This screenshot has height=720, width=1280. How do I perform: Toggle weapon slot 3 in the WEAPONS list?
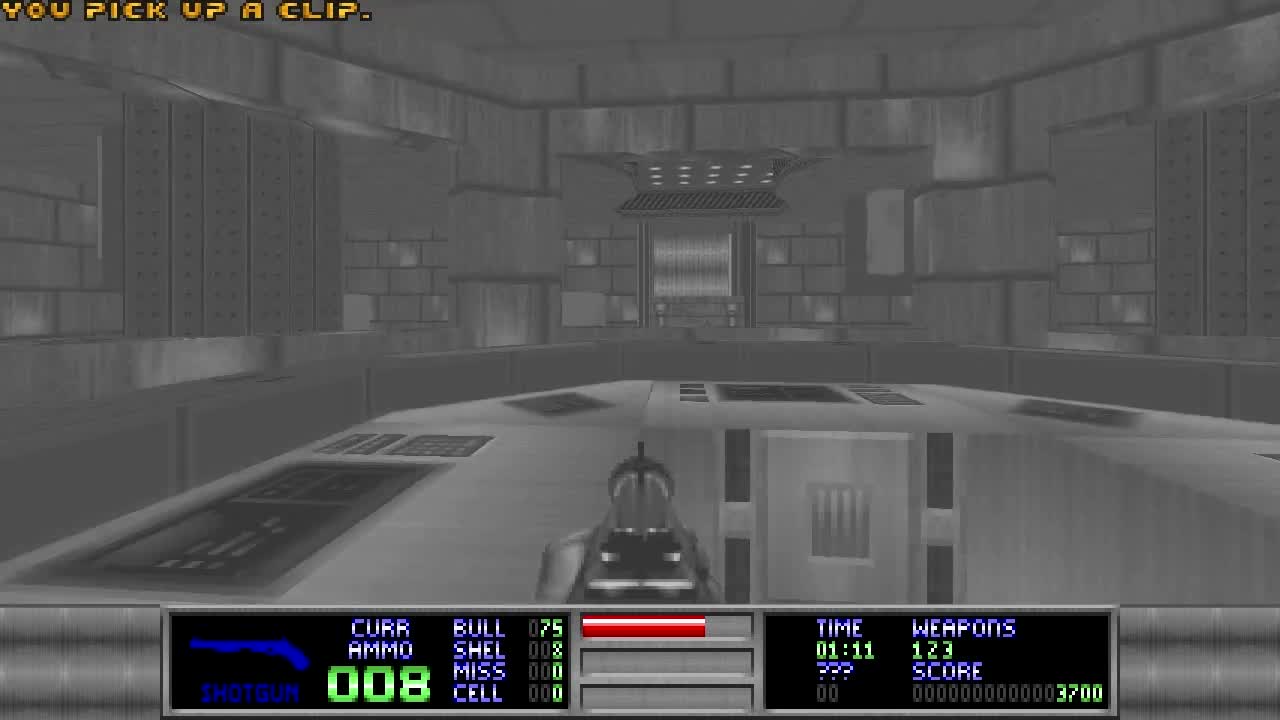[950, 650]
